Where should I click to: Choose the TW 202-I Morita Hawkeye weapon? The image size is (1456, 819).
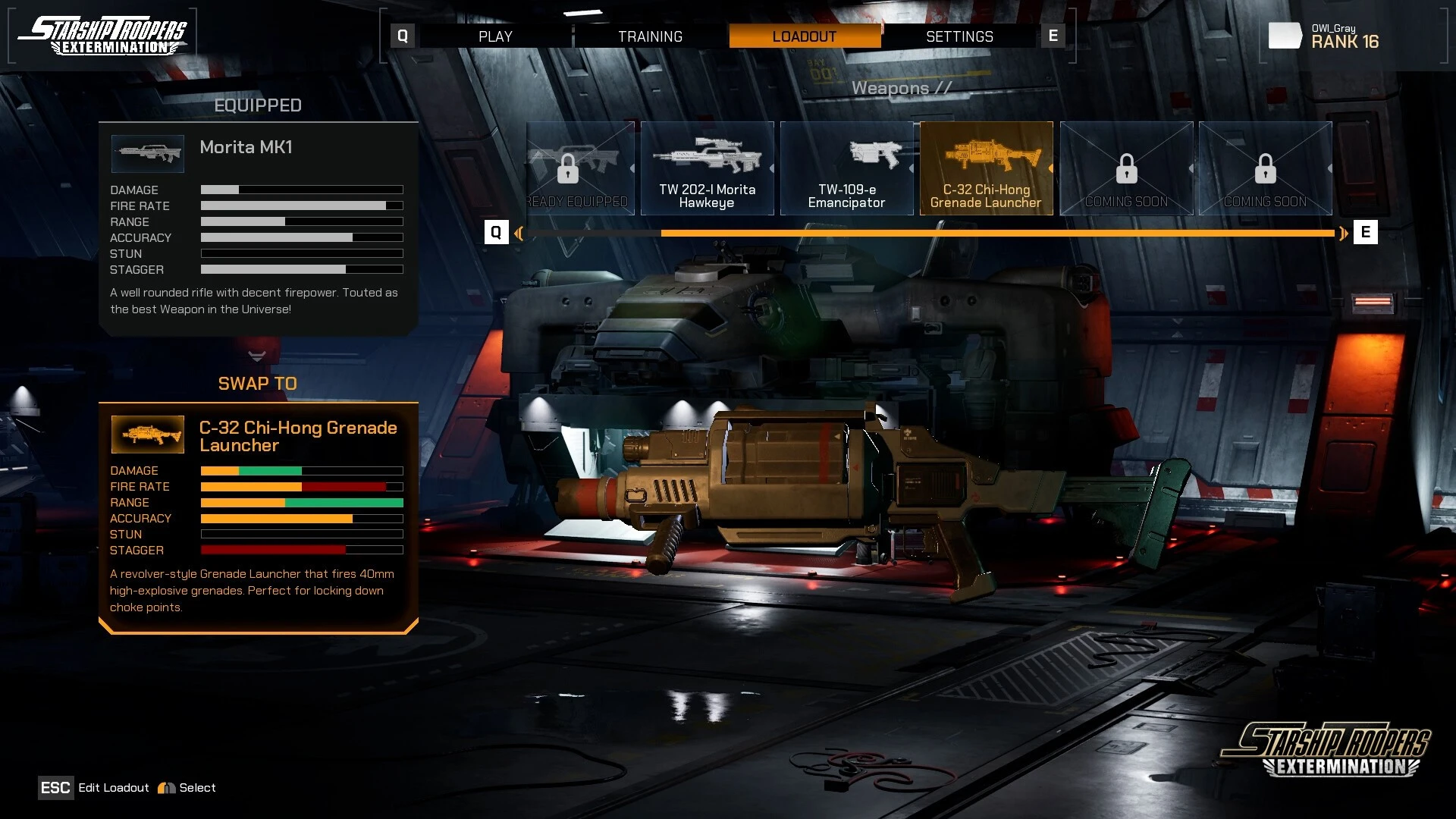coord(707,168)
